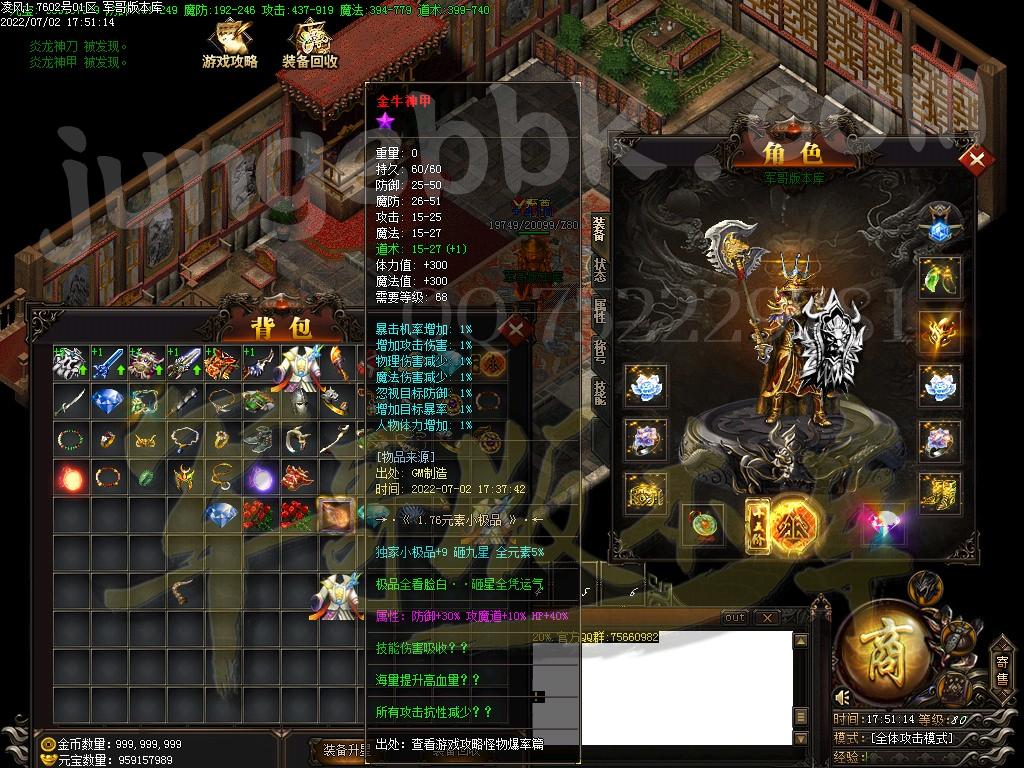
Task: Toggle the sound speaker icon
Action: coord(842,697)
